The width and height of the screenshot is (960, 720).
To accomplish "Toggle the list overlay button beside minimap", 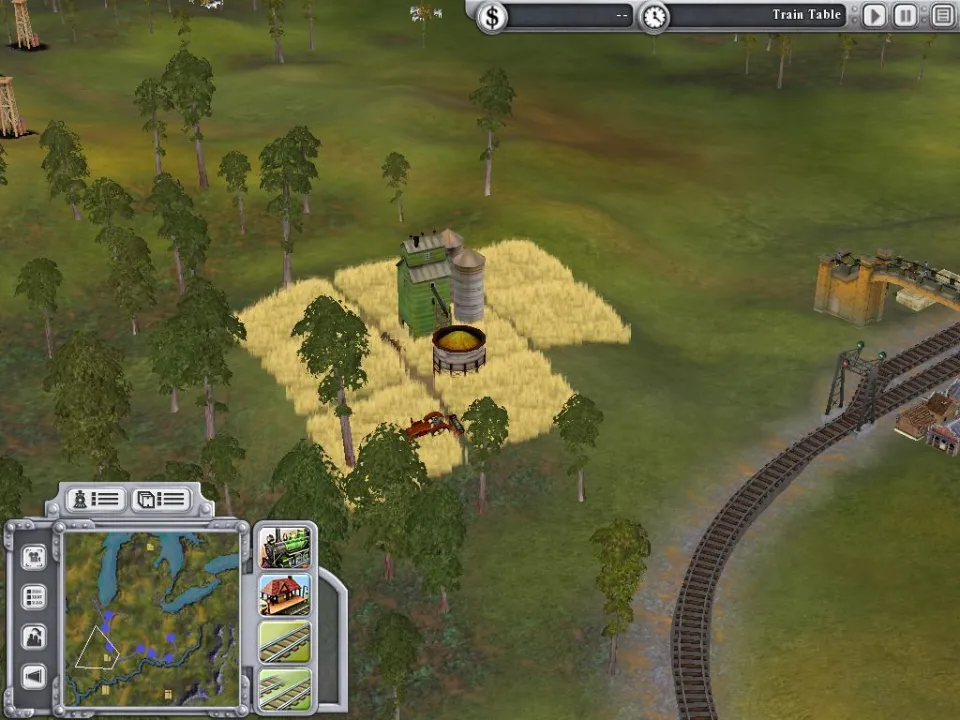I will pyautogui.click(x=34, y=597).
